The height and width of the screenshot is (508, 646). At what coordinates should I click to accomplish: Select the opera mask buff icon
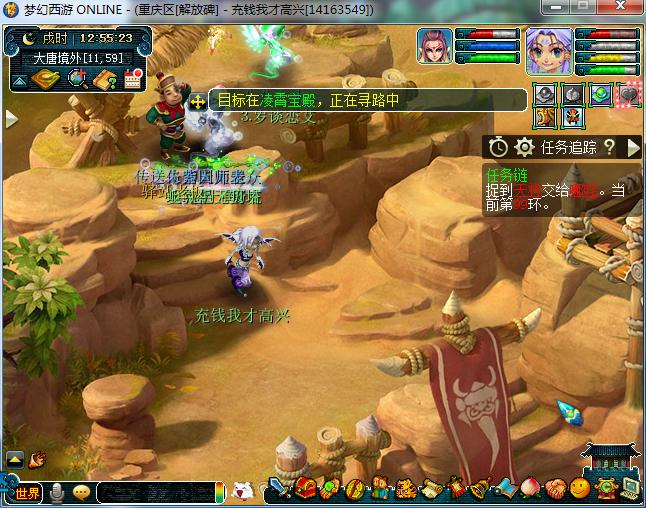coord(571,118)
